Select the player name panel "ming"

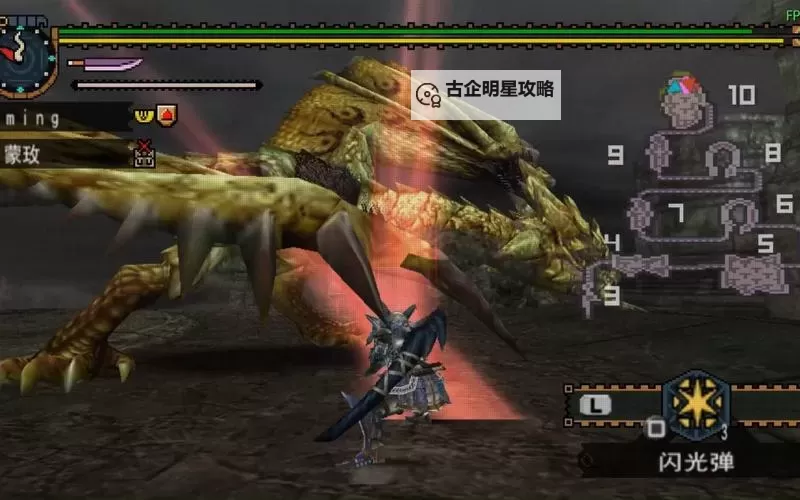(60, 118)
